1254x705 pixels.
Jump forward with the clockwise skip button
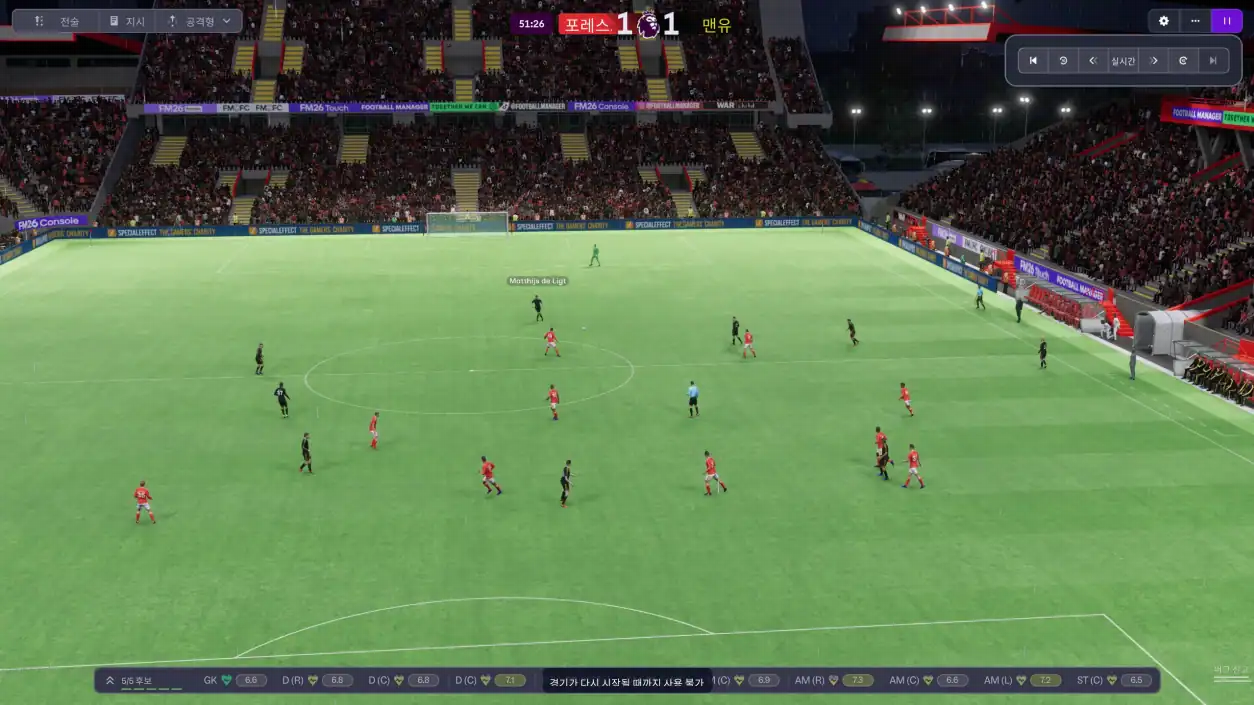[x=1183, y=61]
